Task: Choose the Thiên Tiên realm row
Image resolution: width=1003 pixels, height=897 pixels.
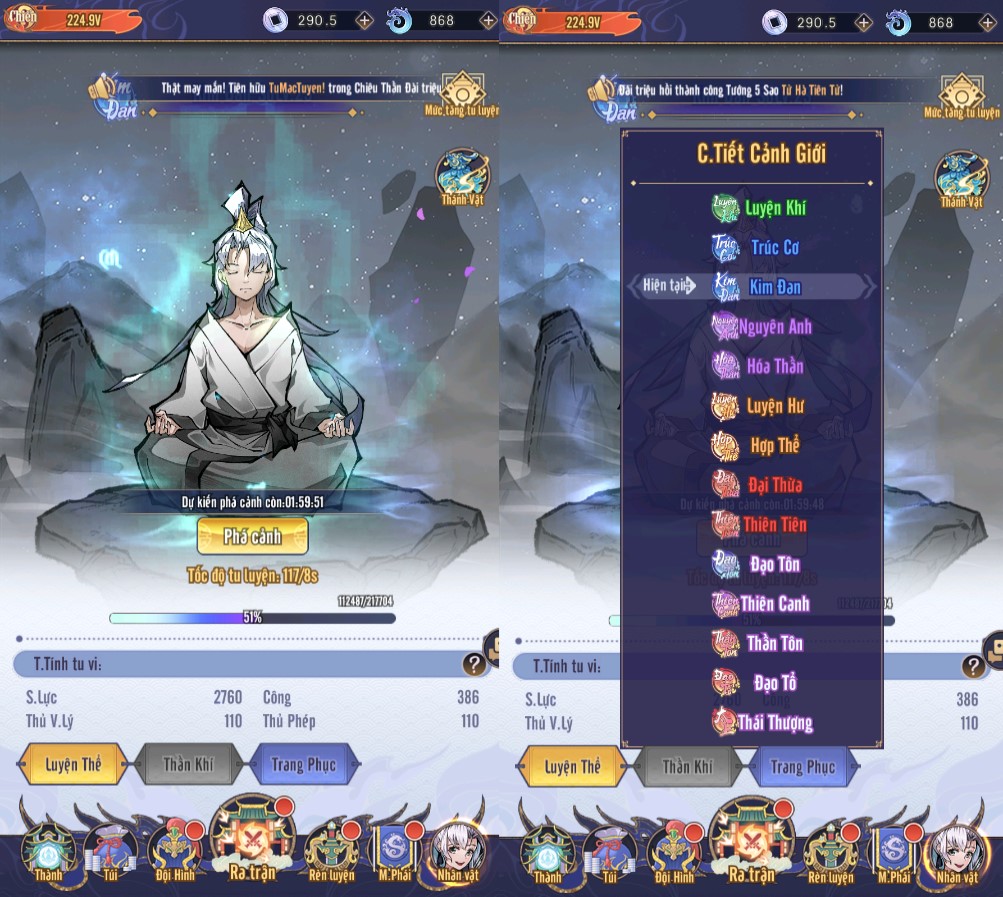Action: click(759, 524)
